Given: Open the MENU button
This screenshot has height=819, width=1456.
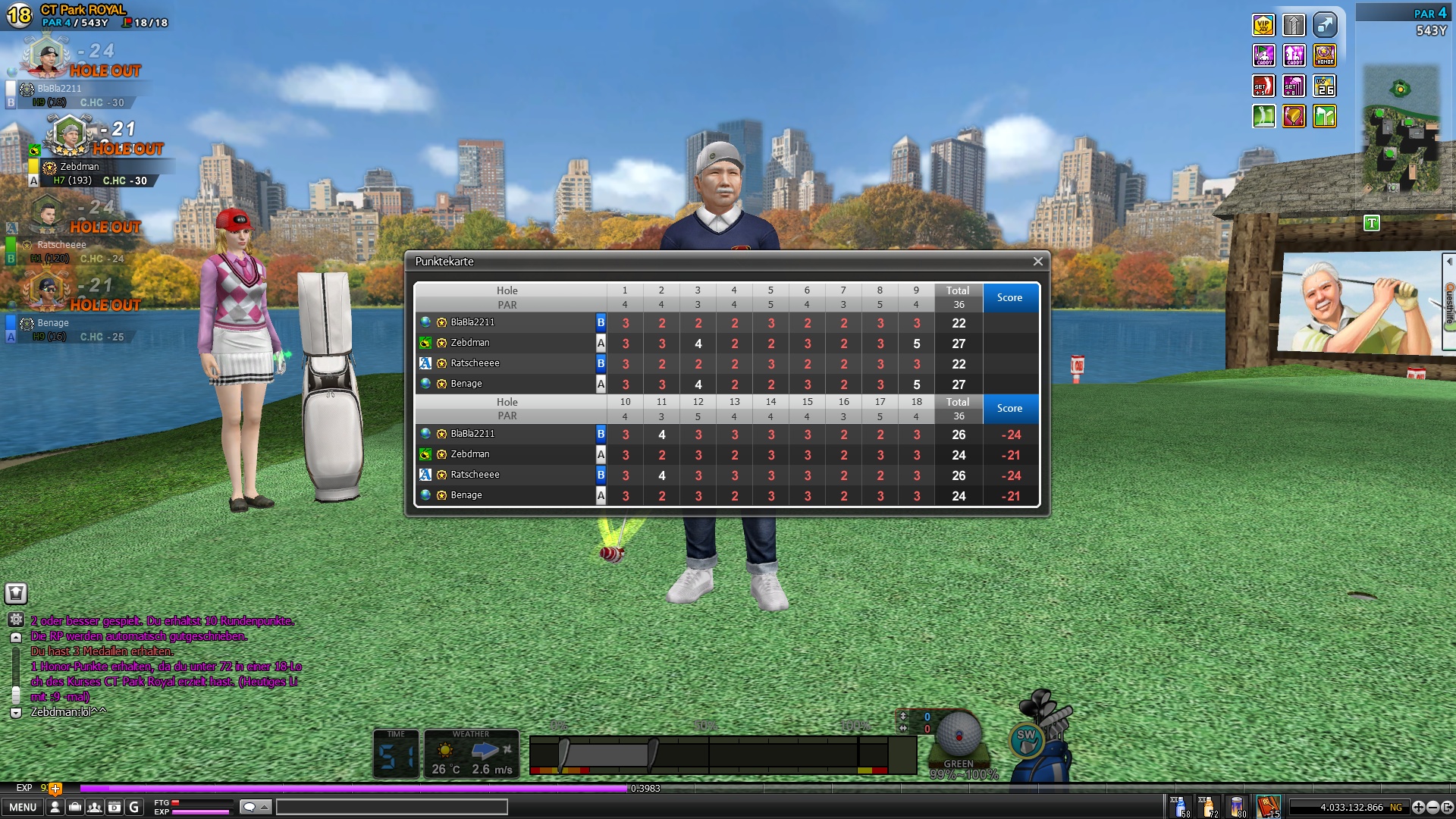Looking at the screenshot, I should coord(23,808).
